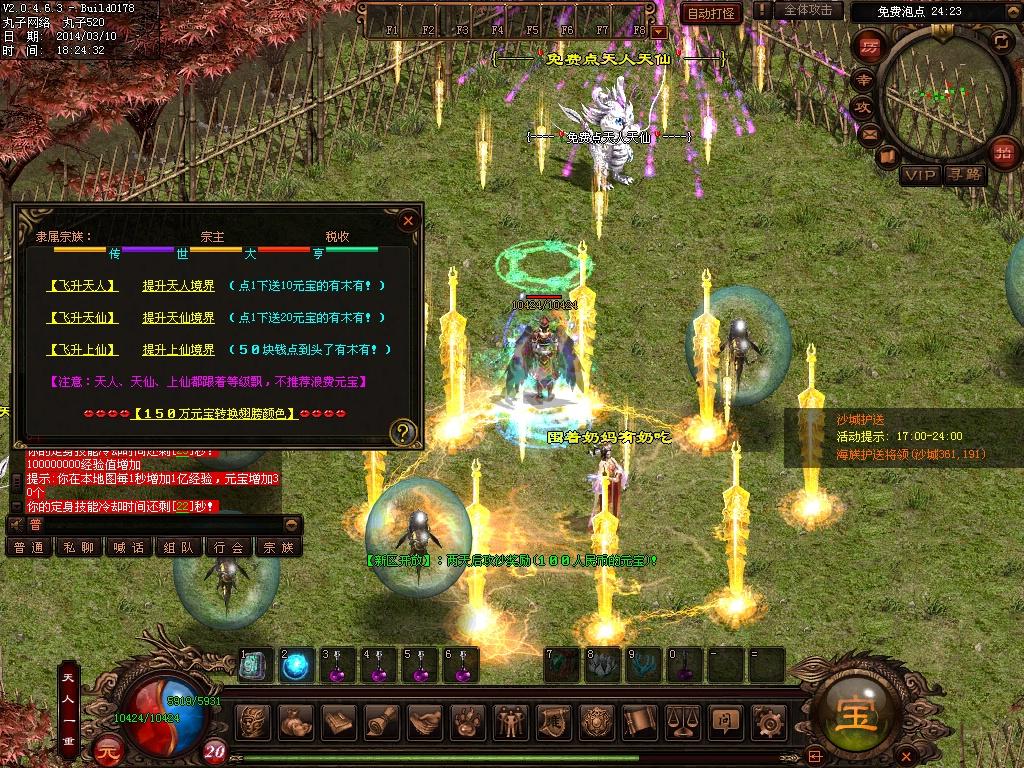The height and width of the screenshot is (768, 1024).
Task: Open the dialogue help question mark
Action: click(403, 433)
